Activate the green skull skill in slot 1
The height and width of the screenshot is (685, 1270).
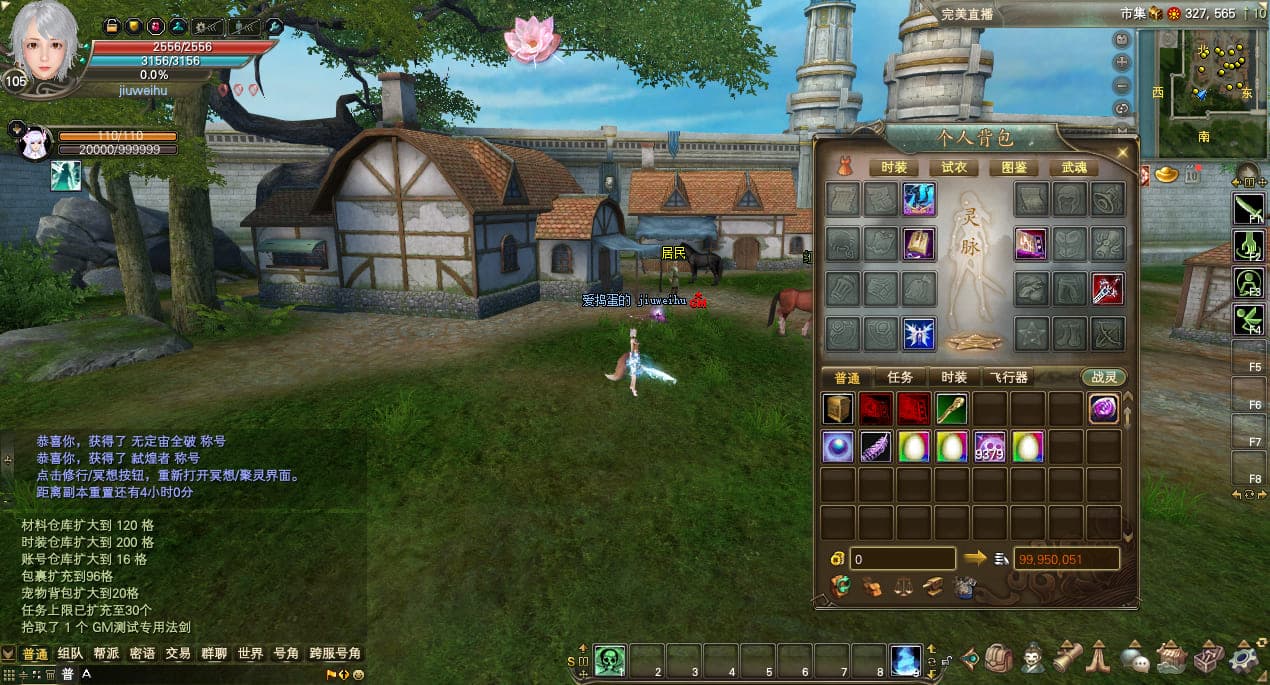(609, 660)
